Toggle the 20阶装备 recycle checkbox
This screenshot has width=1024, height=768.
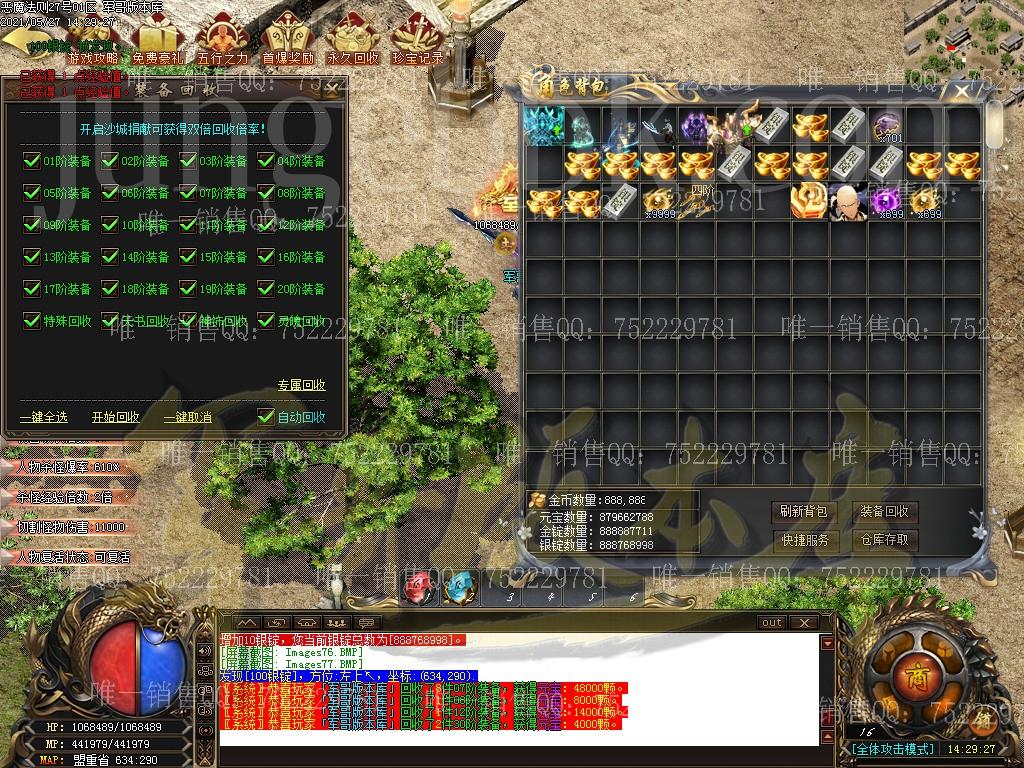pos(266,288)
